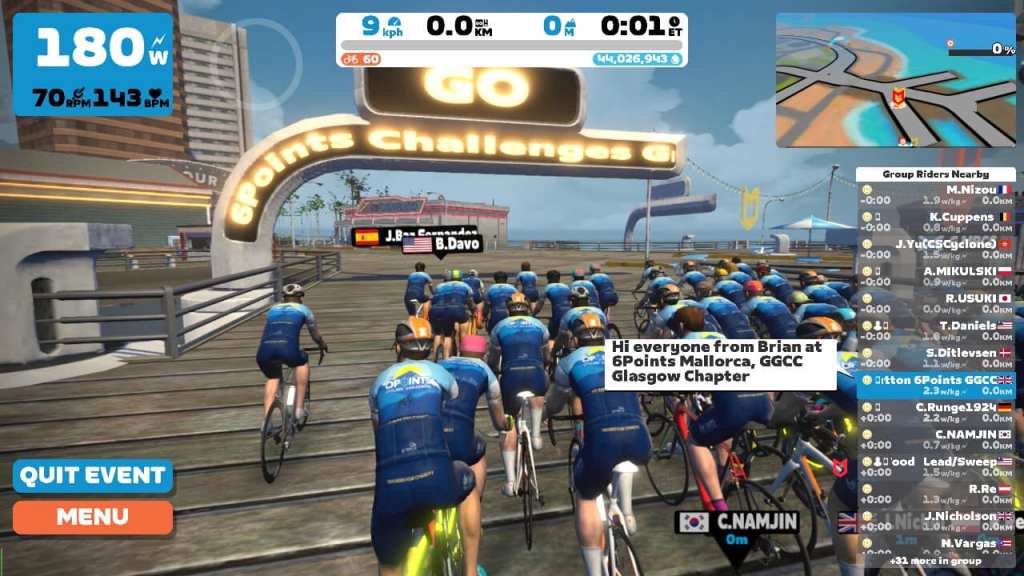Pick A.MIKULSKI in the group list
Image resolution: width=1024 pixels, height=576 pixels.
pos(936,275)
